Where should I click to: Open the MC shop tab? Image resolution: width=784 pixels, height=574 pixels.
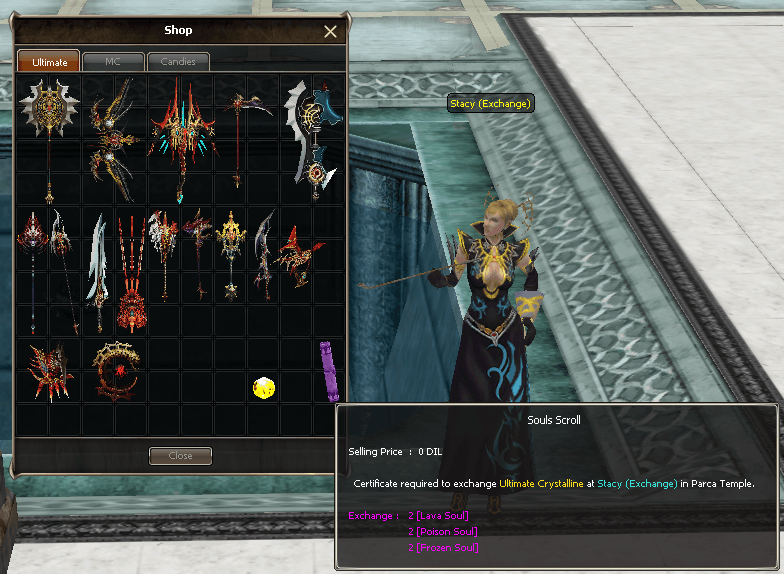112,62
